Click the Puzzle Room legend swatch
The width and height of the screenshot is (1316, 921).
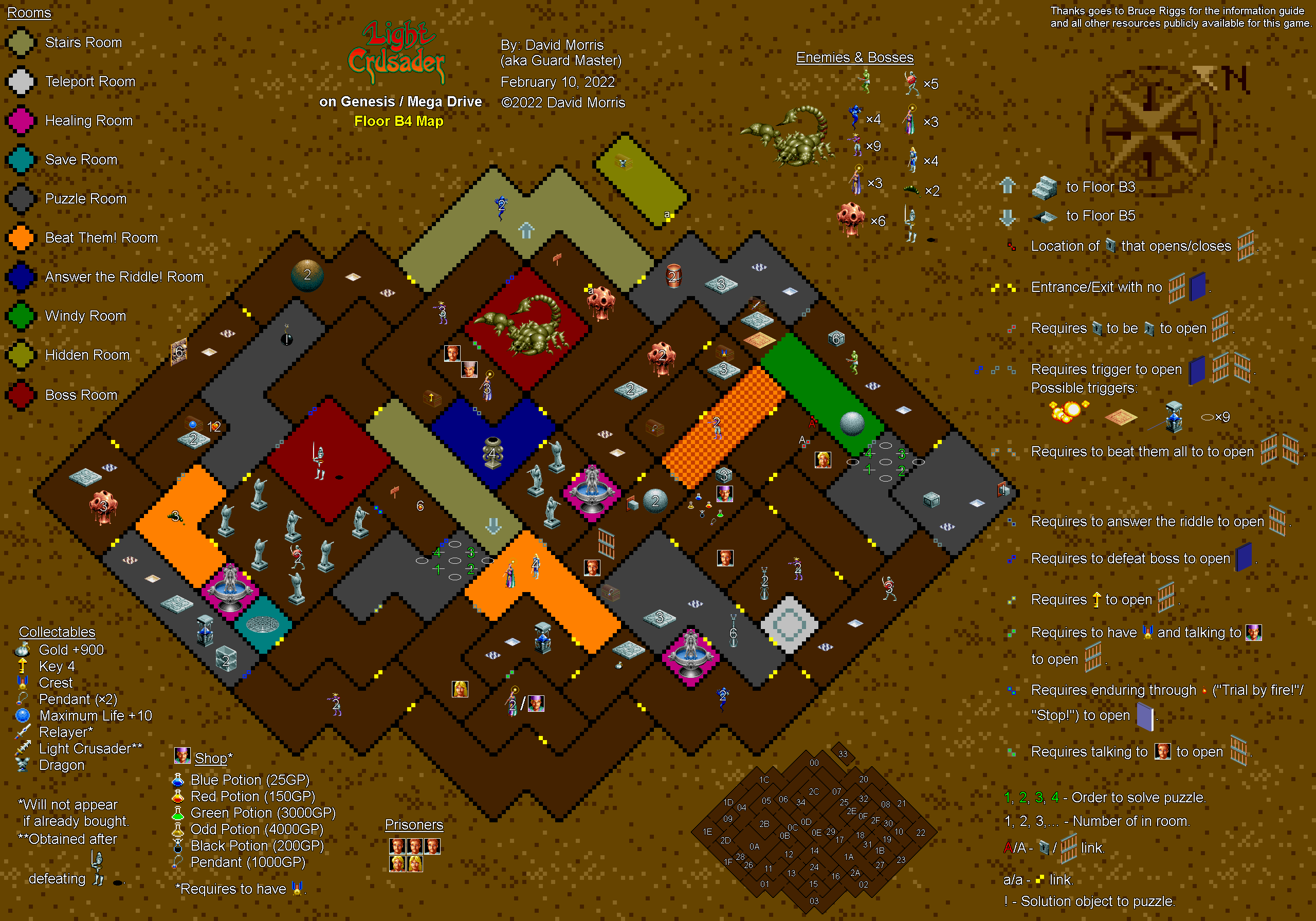click(x=21, y=199)
